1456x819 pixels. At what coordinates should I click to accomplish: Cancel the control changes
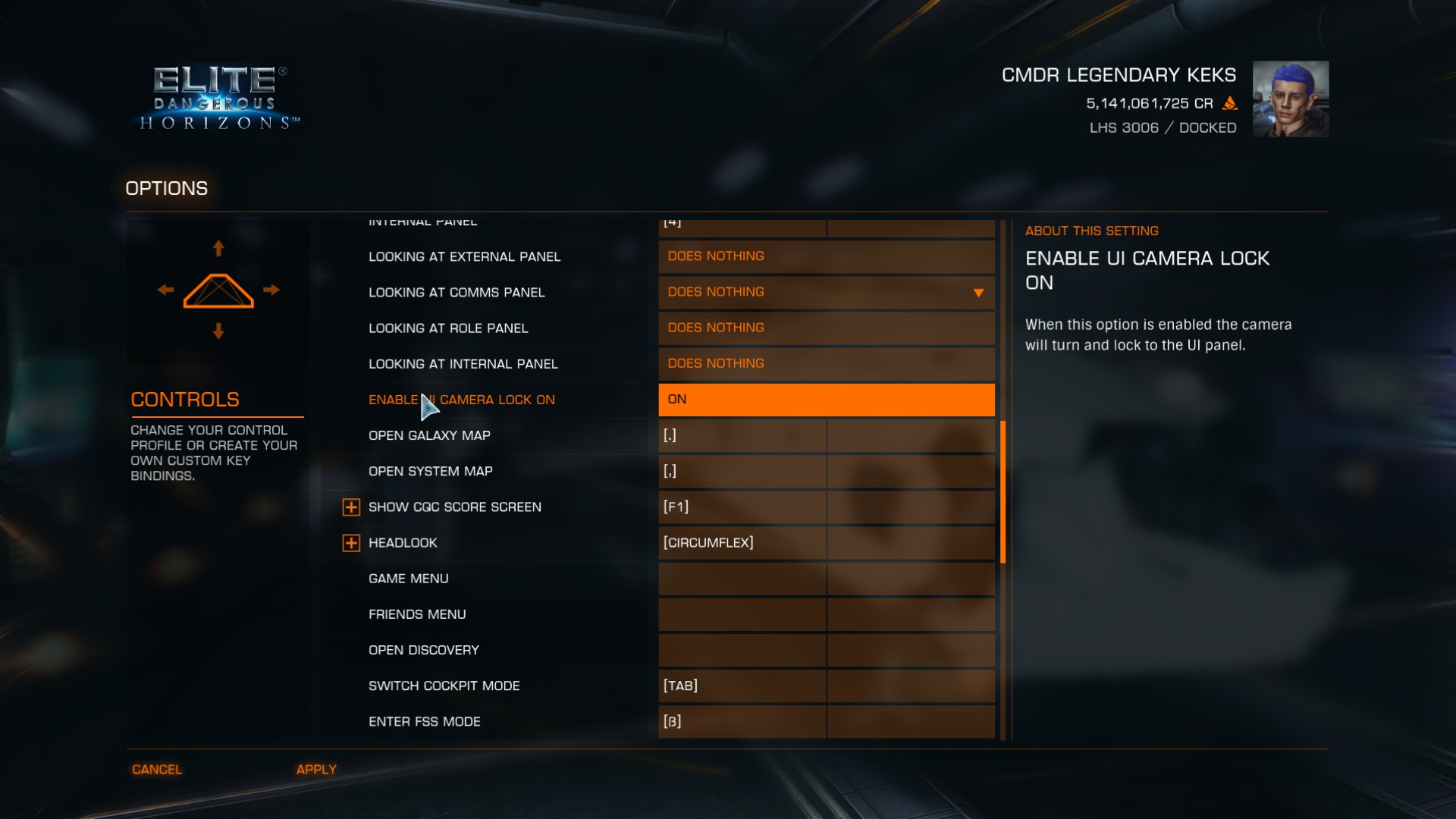[x=157, y=769]
